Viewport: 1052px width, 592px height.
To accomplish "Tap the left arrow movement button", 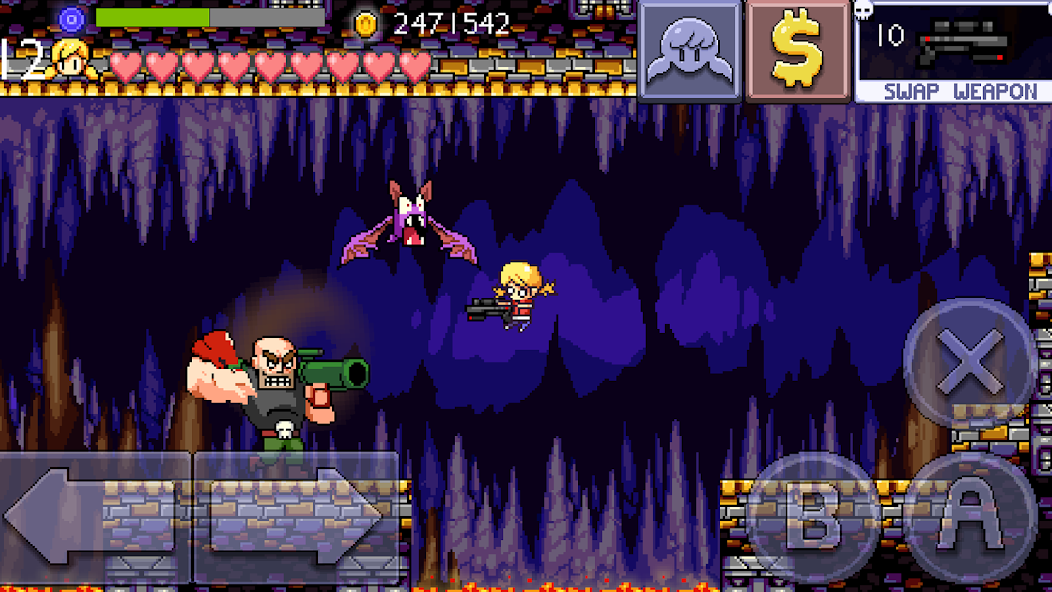I will coord(95,517).
